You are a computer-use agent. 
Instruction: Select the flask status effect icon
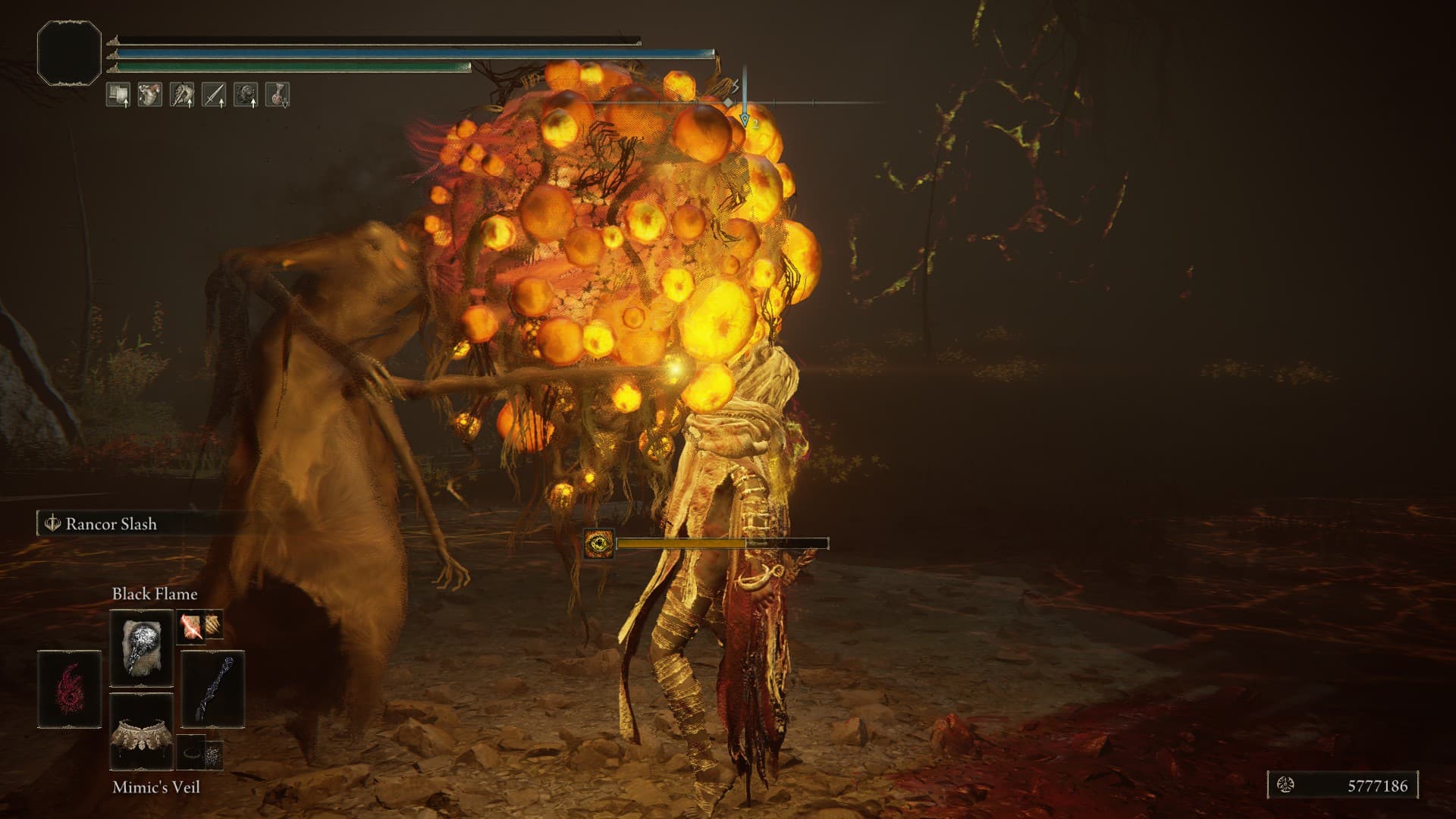pyautogui.click(x=278, y=95)
